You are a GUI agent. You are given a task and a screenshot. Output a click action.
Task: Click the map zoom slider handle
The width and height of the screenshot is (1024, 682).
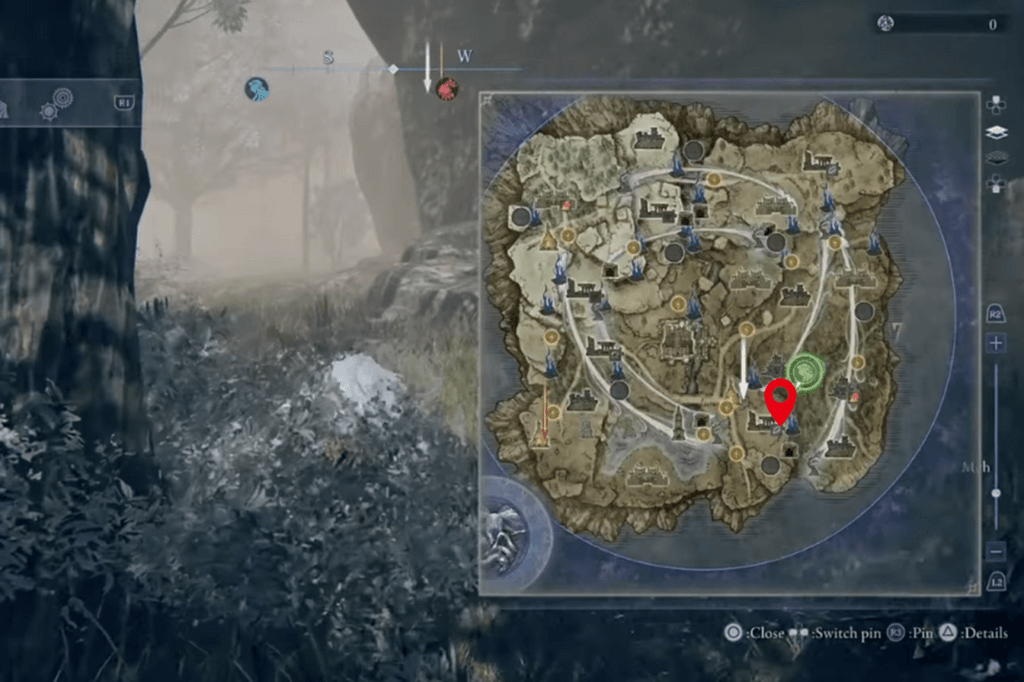995,494
